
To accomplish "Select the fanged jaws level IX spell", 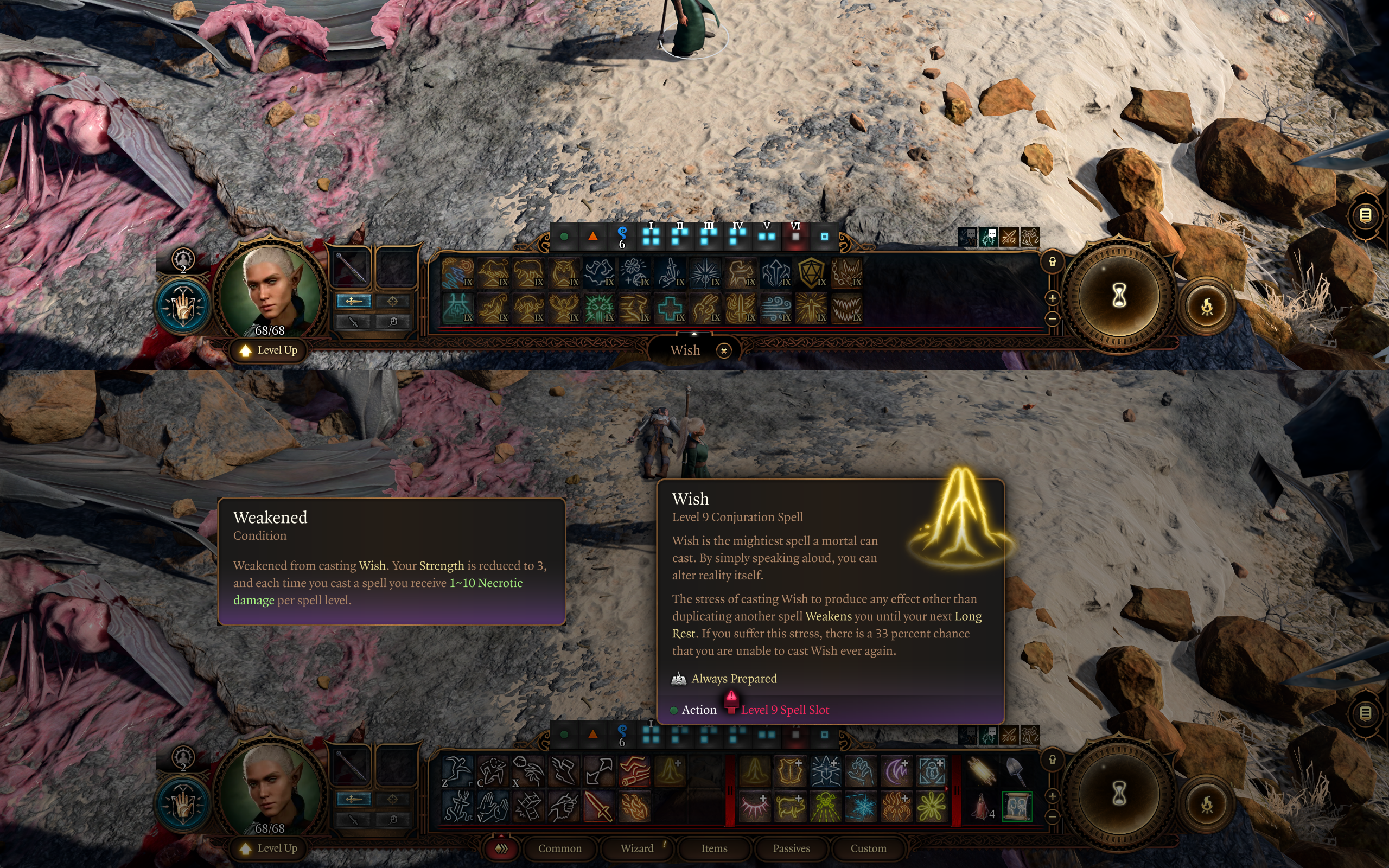I will click(x=846, y=308).
